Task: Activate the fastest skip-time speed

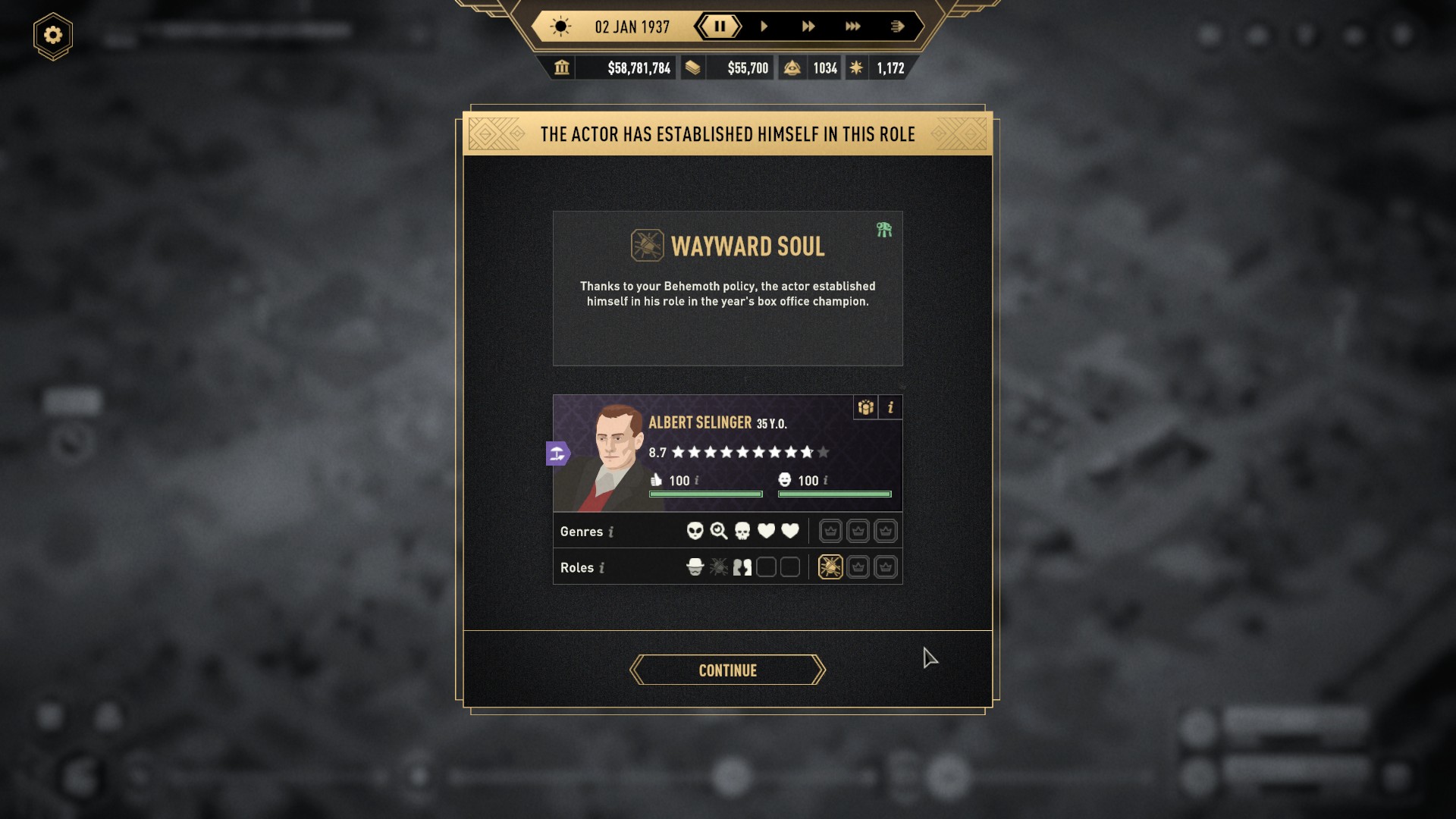Action: [x=897, y=27]
